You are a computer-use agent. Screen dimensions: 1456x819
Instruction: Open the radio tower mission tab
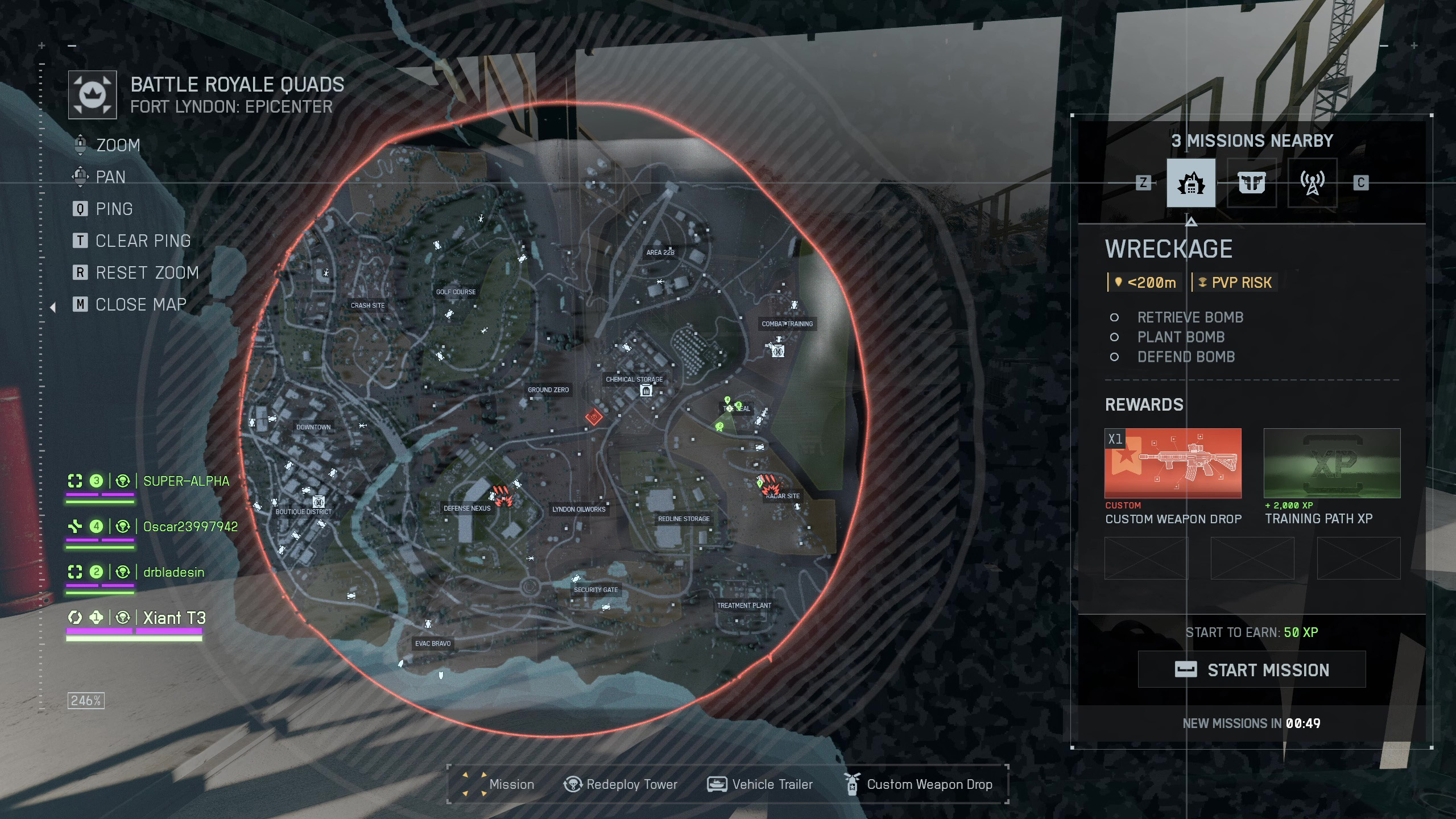pyautogui.click(x=1312, y=183)
